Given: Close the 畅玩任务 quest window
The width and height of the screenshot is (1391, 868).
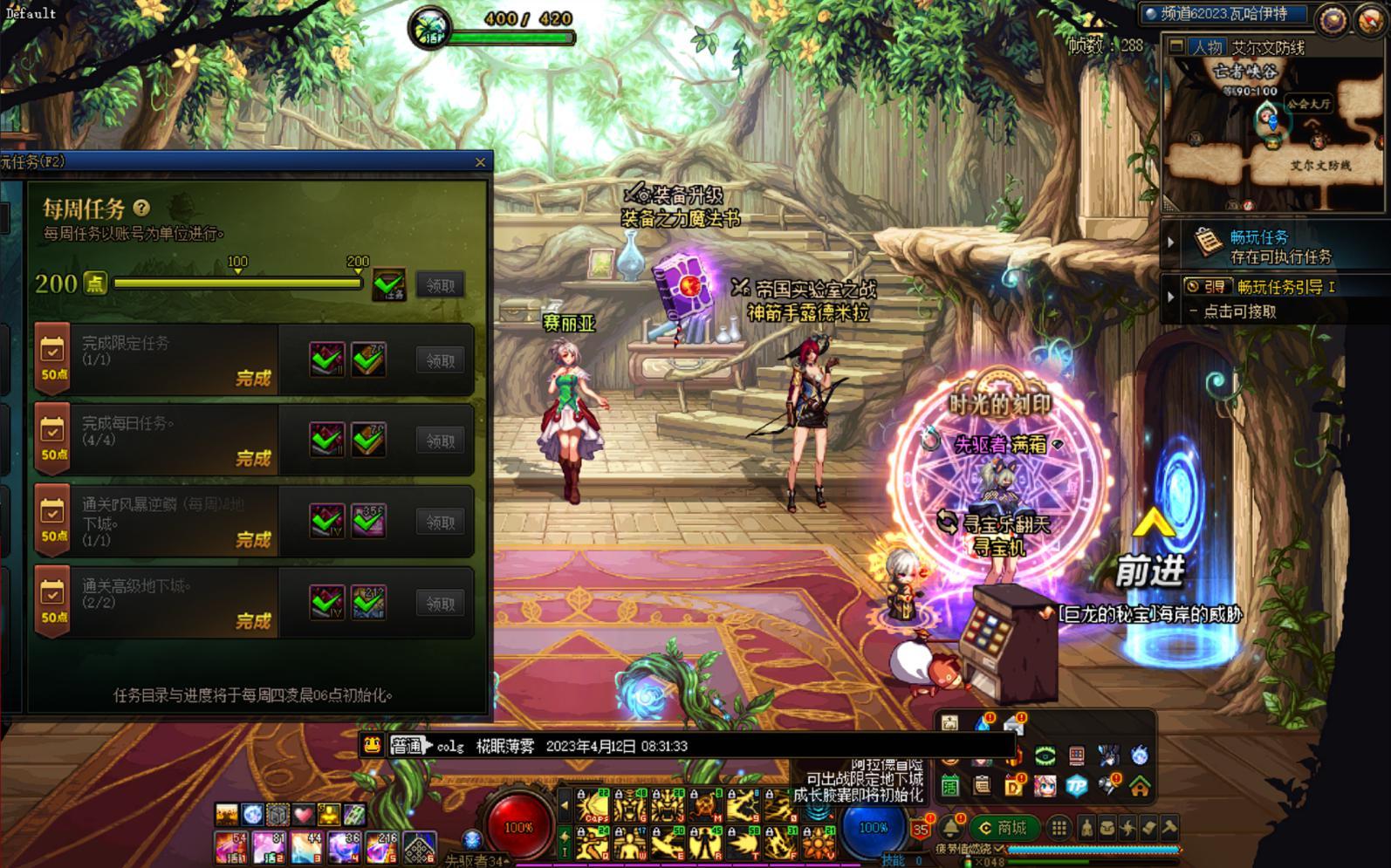Looking at the screenshot, I should coord(480,162).
